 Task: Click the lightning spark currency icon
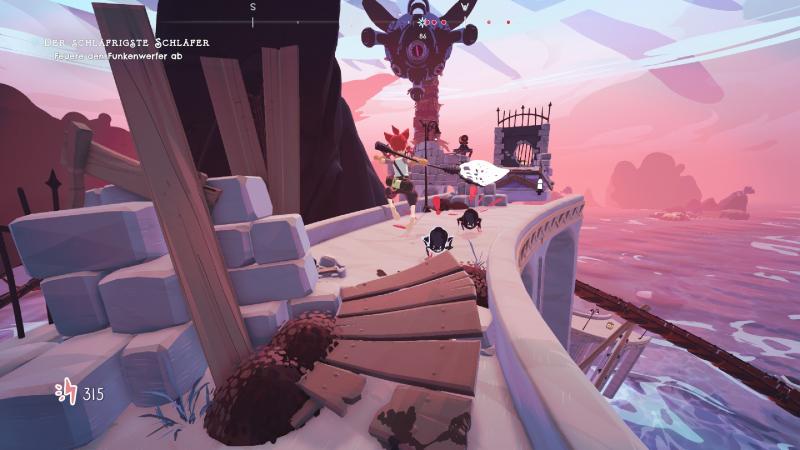(67, 393)
